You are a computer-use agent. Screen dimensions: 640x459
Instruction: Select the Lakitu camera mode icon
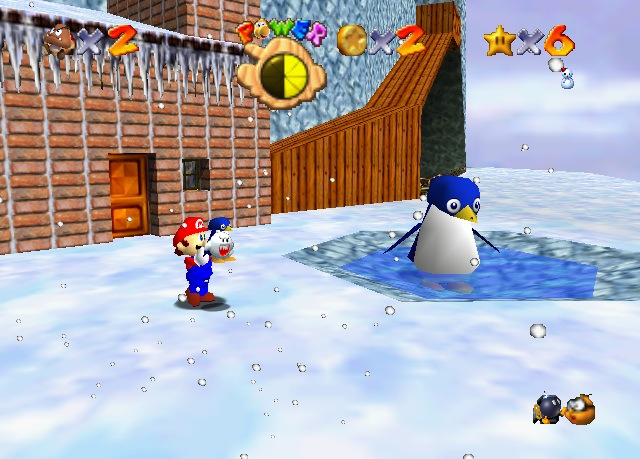pos(579,408)
